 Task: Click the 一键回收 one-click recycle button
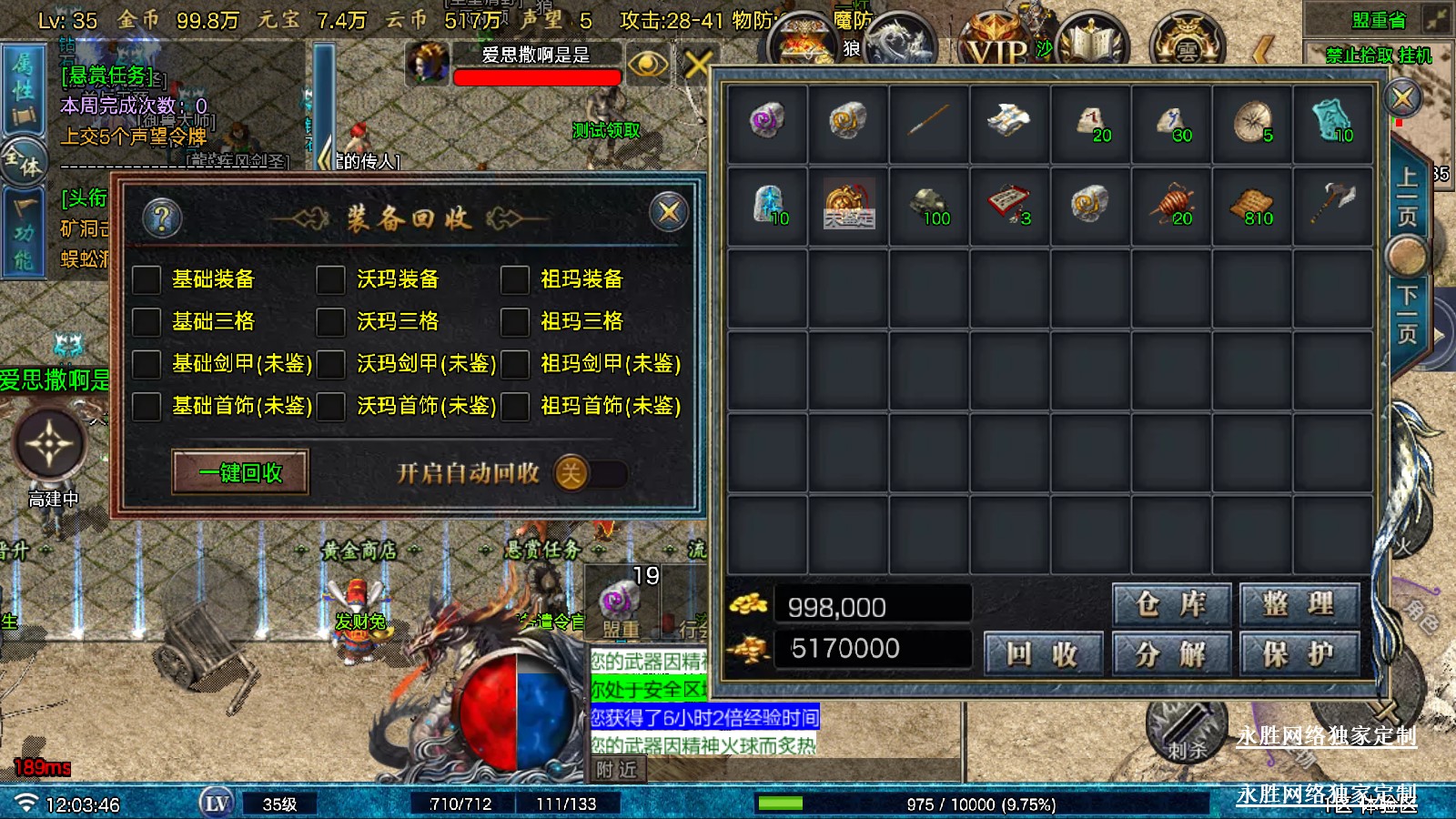pyautogui.click(x=240, y=472)
